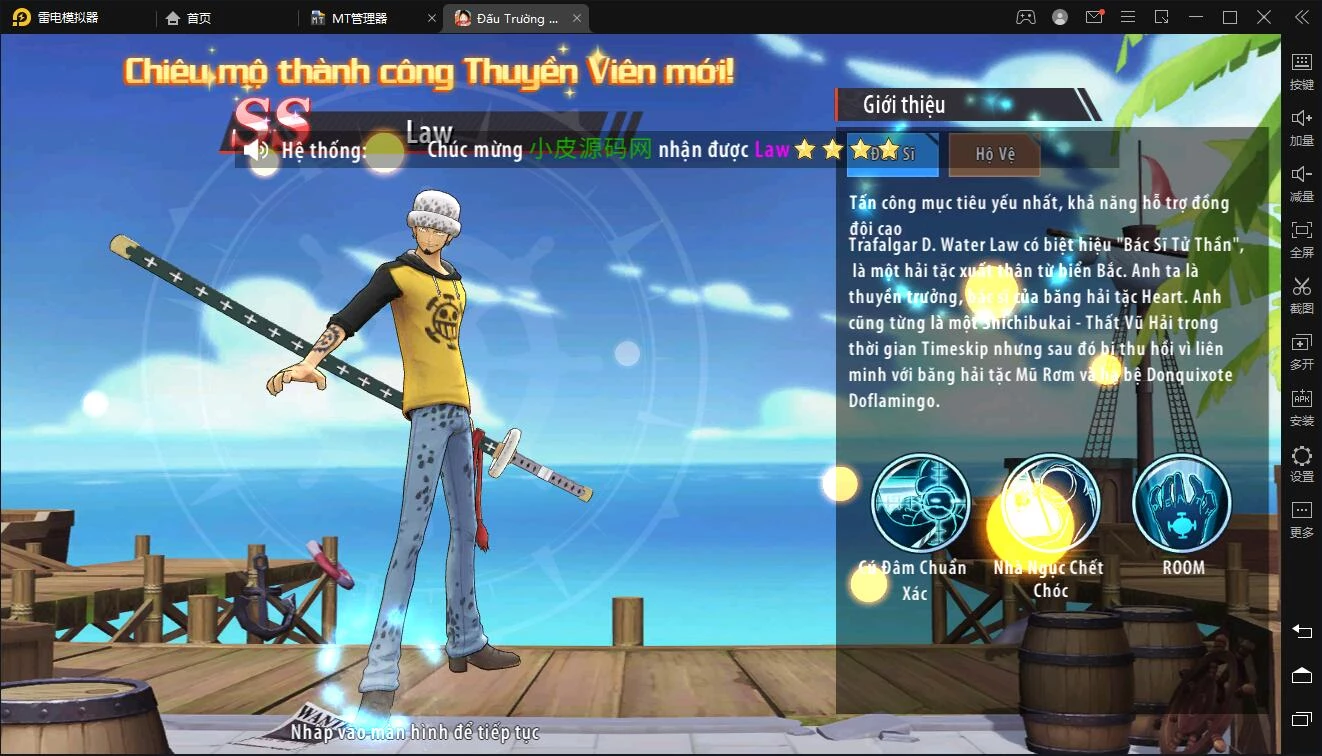The height and width of the screenshot is (756, 1322).
Task: Switch to the Hộ Vệ tab
Action: [994, 154]
